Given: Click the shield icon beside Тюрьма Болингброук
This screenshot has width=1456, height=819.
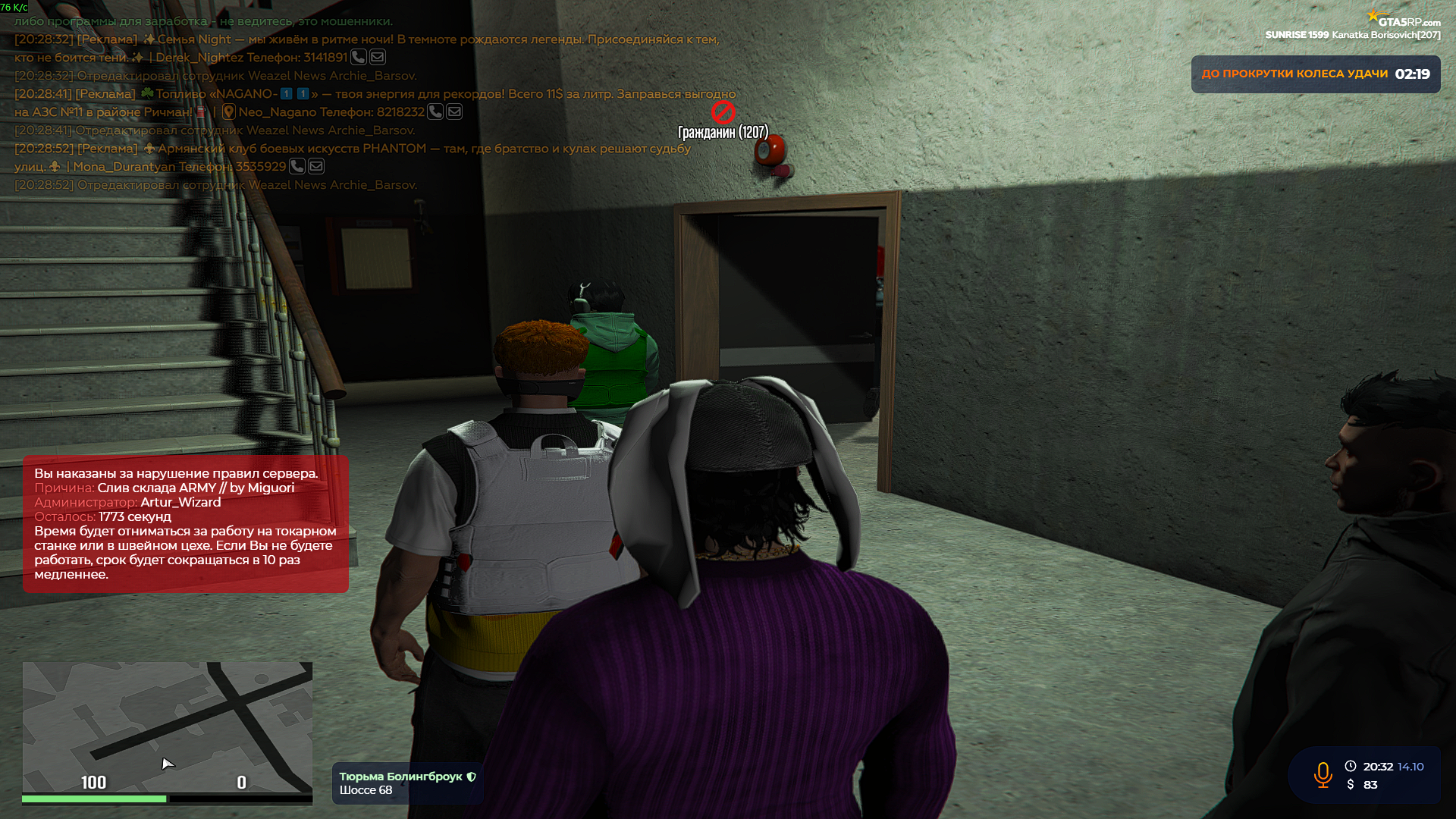Looking at the screenshot, I should coord(472,777).
